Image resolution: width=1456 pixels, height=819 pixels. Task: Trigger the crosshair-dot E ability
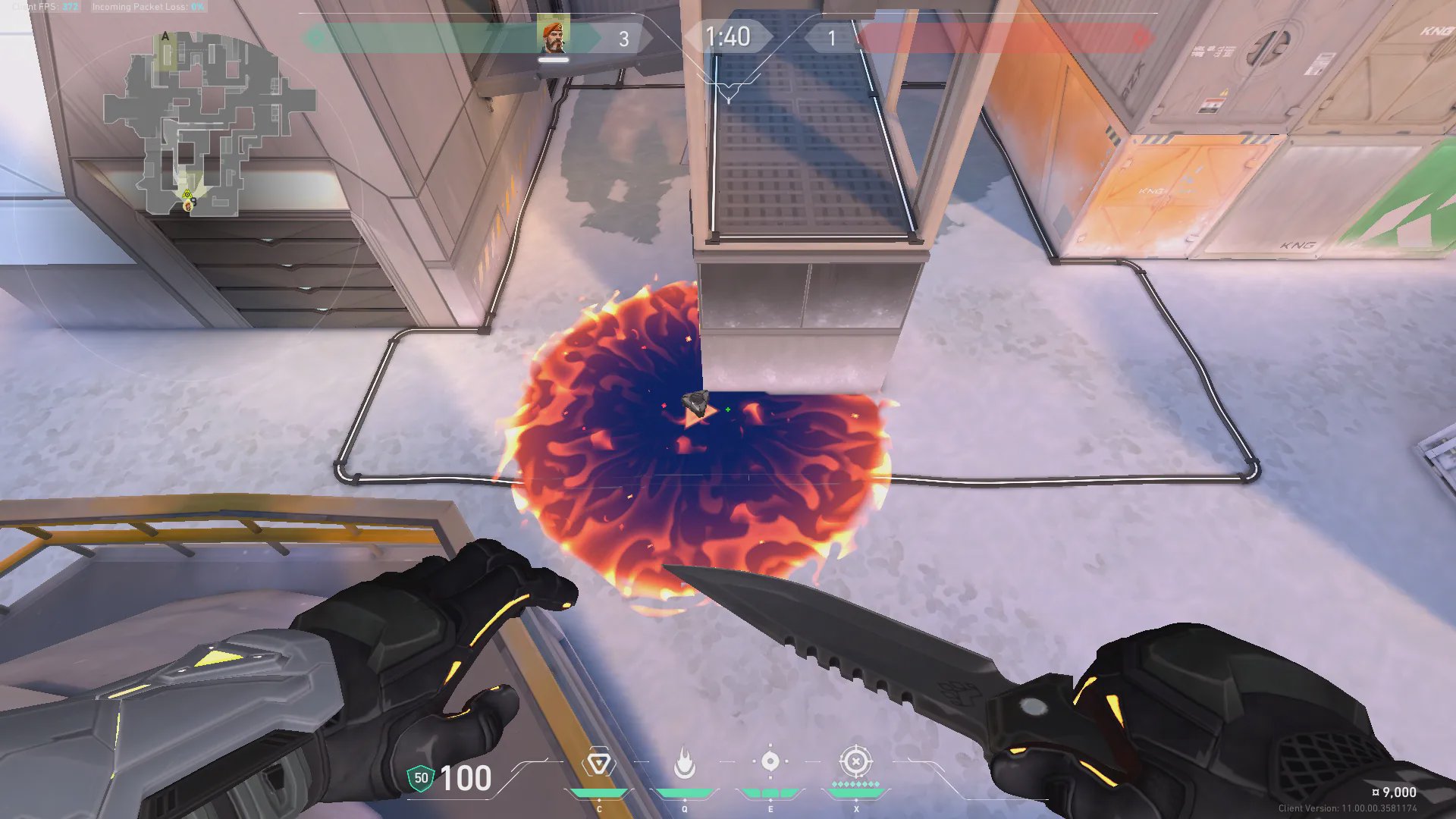pyautogui.click(x=770, y=761)
